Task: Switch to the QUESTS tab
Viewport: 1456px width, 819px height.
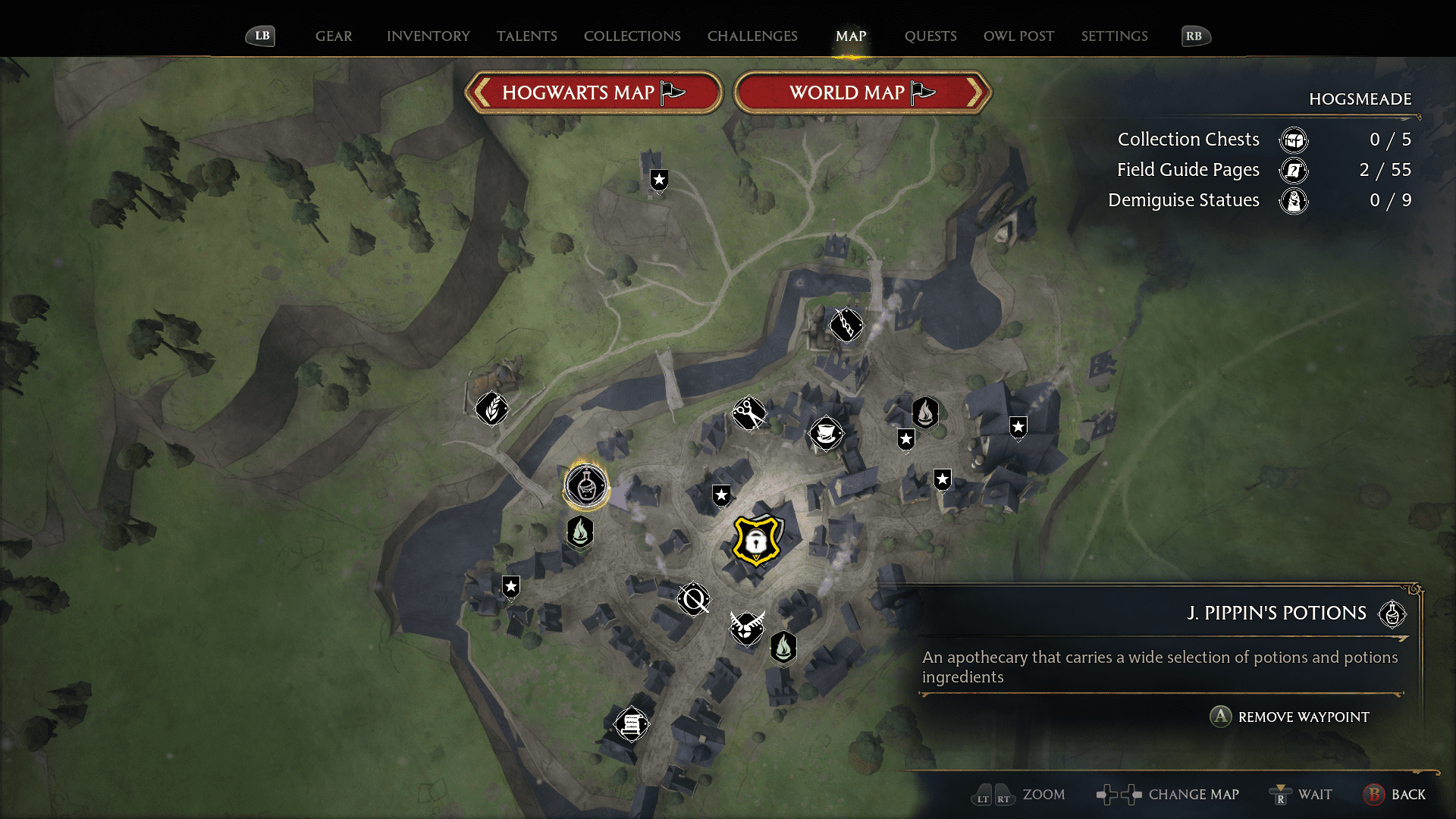Action: (930, 36)
